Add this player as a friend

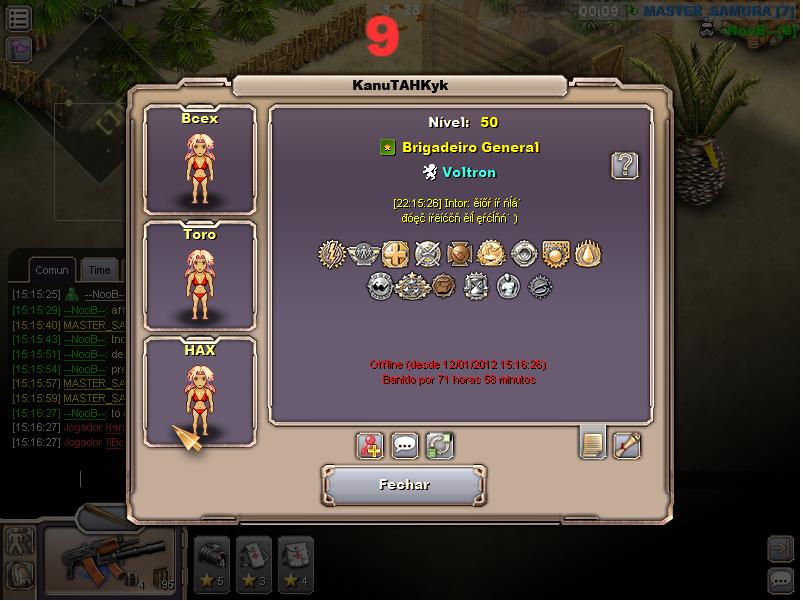370,445
